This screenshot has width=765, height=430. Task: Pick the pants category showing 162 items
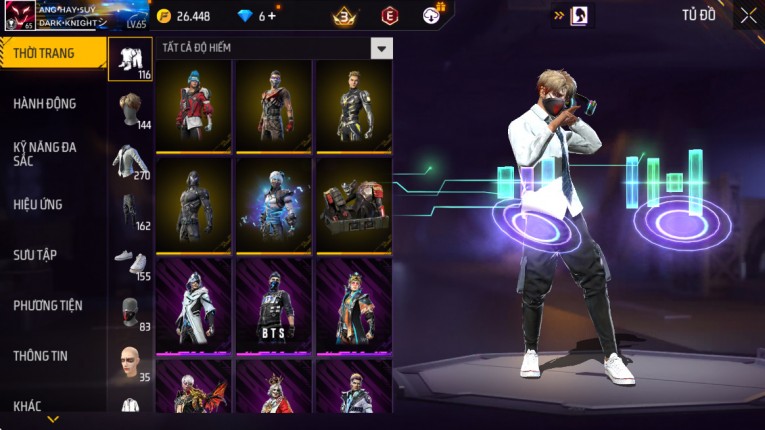[131, 211]
